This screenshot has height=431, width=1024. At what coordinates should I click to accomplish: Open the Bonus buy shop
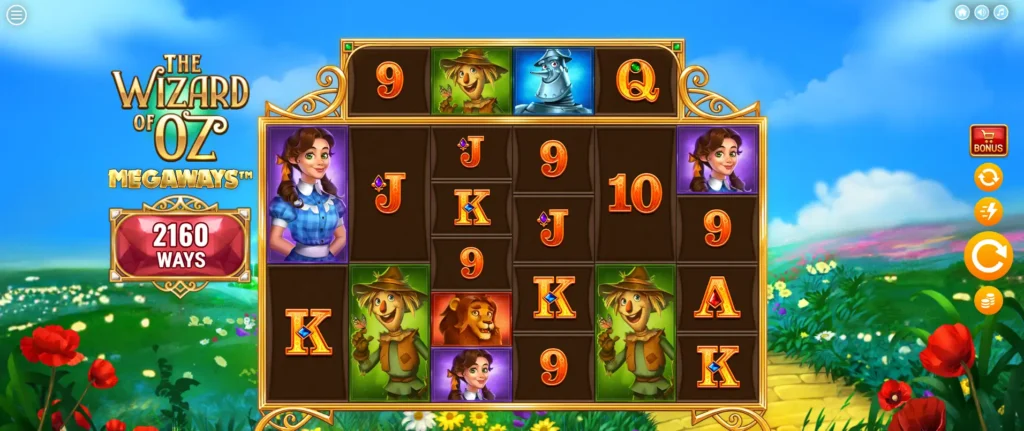(x=988, y=141)
